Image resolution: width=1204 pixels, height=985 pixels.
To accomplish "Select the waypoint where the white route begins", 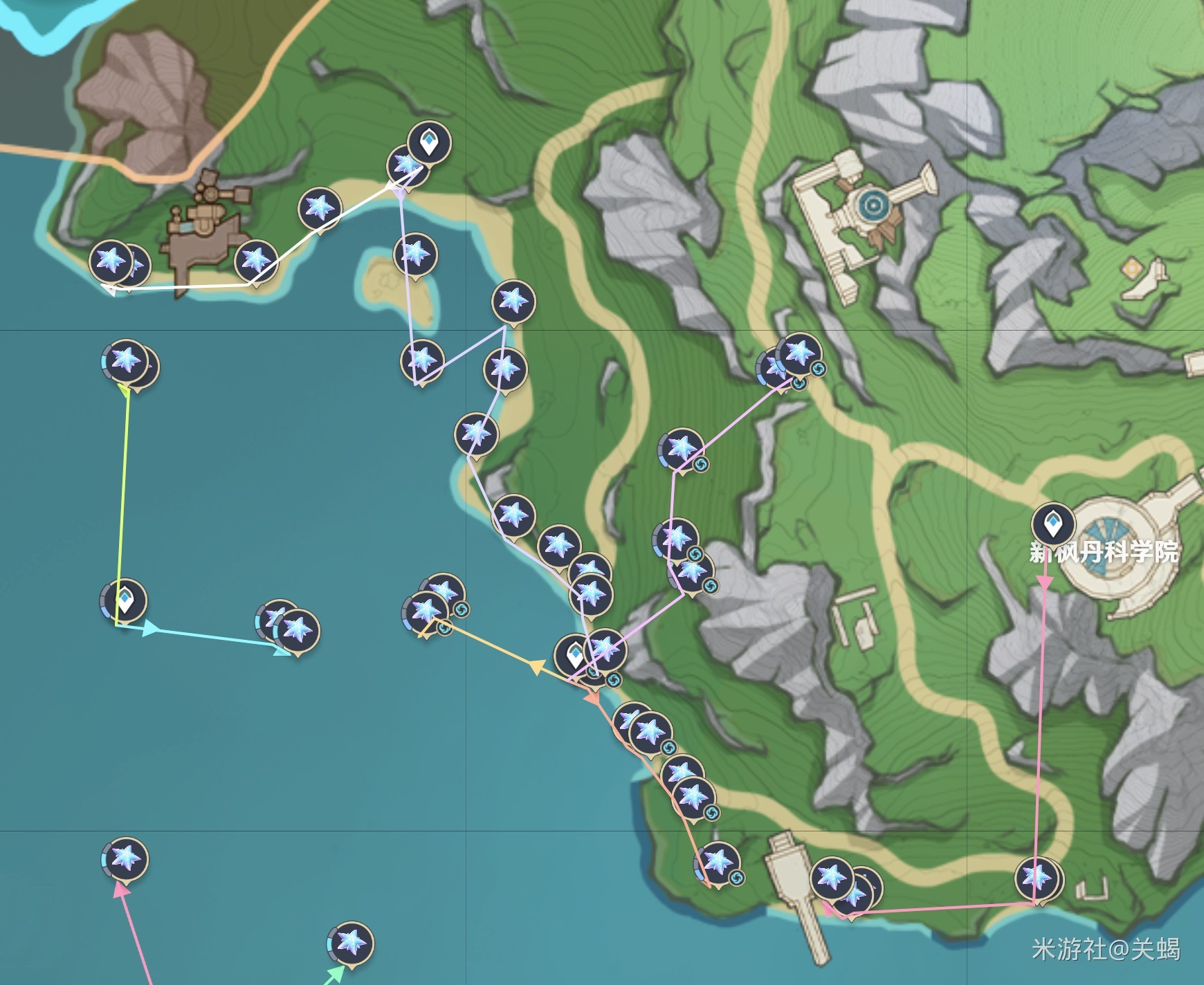I will (x=429, y=143).
